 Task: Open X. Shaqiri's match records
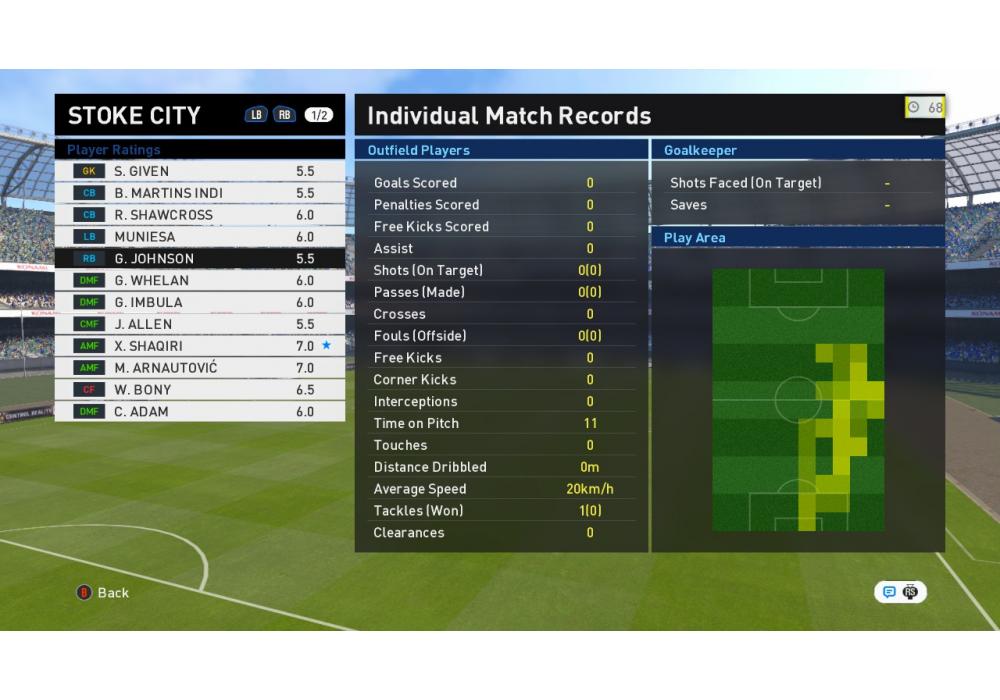click(x=199, y=346)
